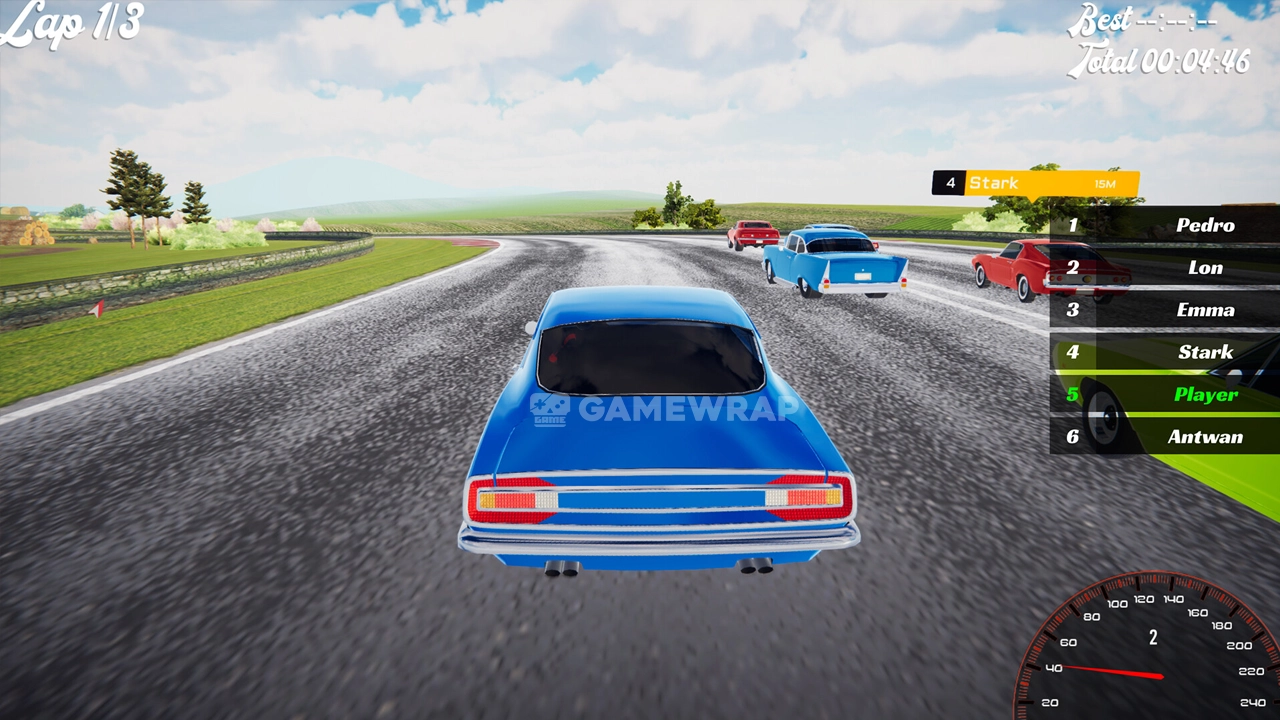
Task: Select Pedro in the race standings
Action: click(1165, 225)
